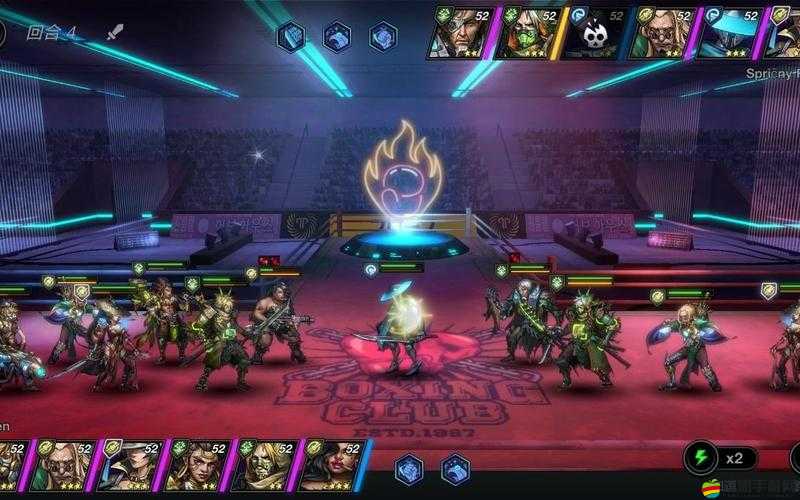This screenshot has height=500, width=800.
Task: Select the third top-center hexagon buff icon
Action: [x=383, y=37]
